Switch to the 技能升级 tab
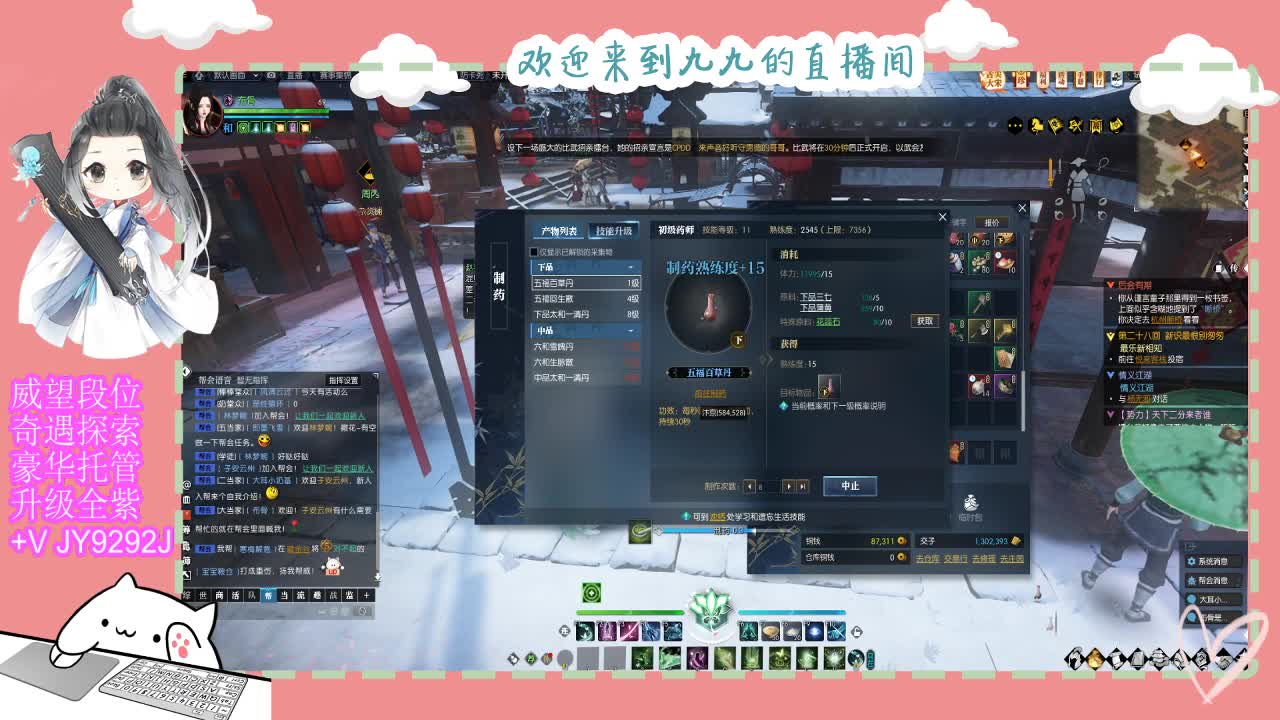This screenshot has width=1280, height=720. coord(613,231)
